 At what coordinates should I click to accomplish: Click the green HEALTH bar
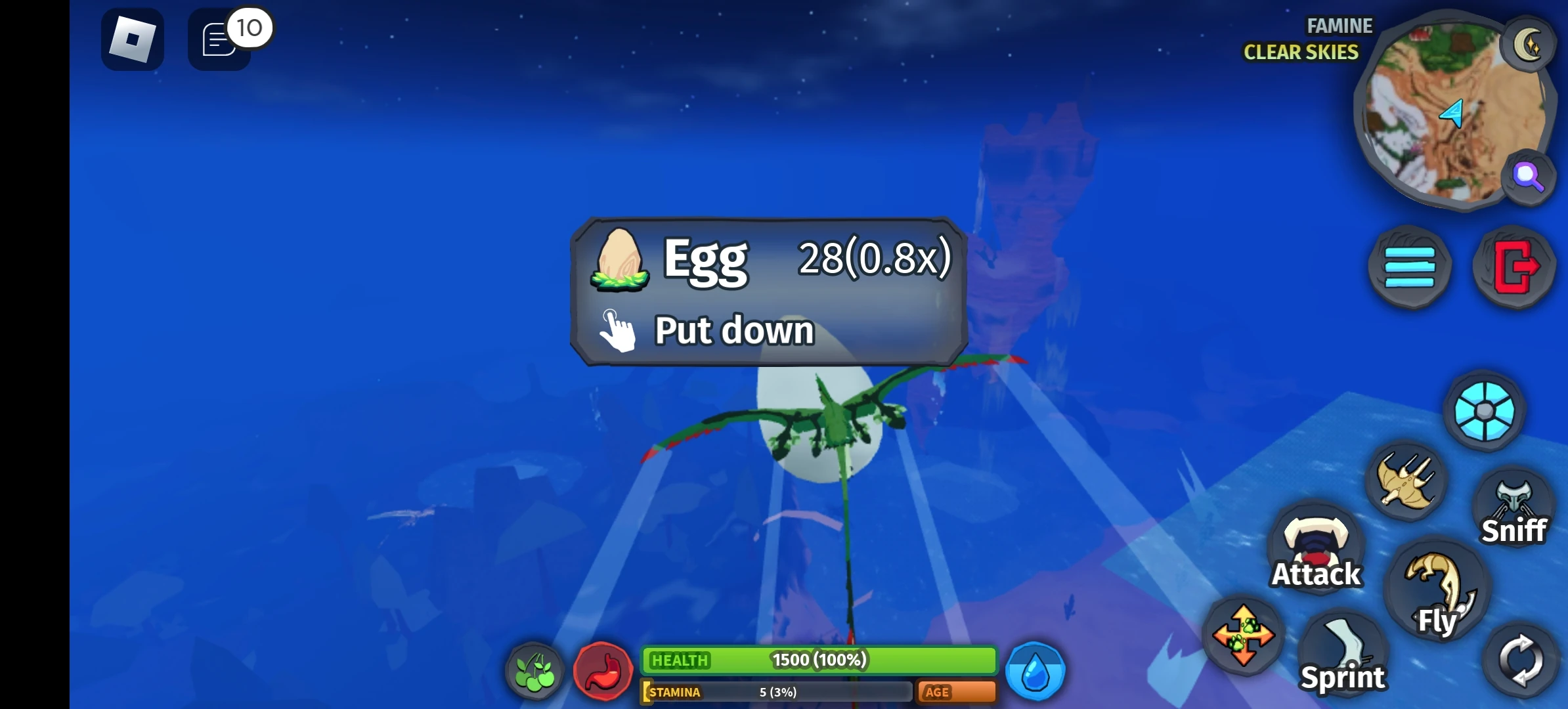click(819, 661)
